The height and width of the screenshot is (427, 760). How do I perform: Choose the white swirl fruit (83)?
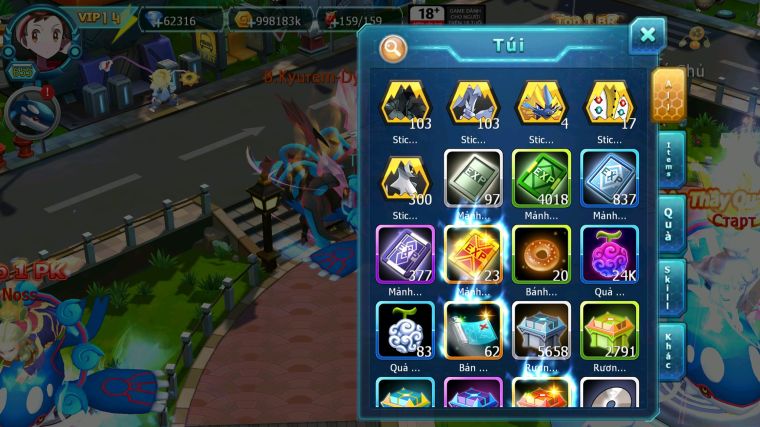[405, 330]
